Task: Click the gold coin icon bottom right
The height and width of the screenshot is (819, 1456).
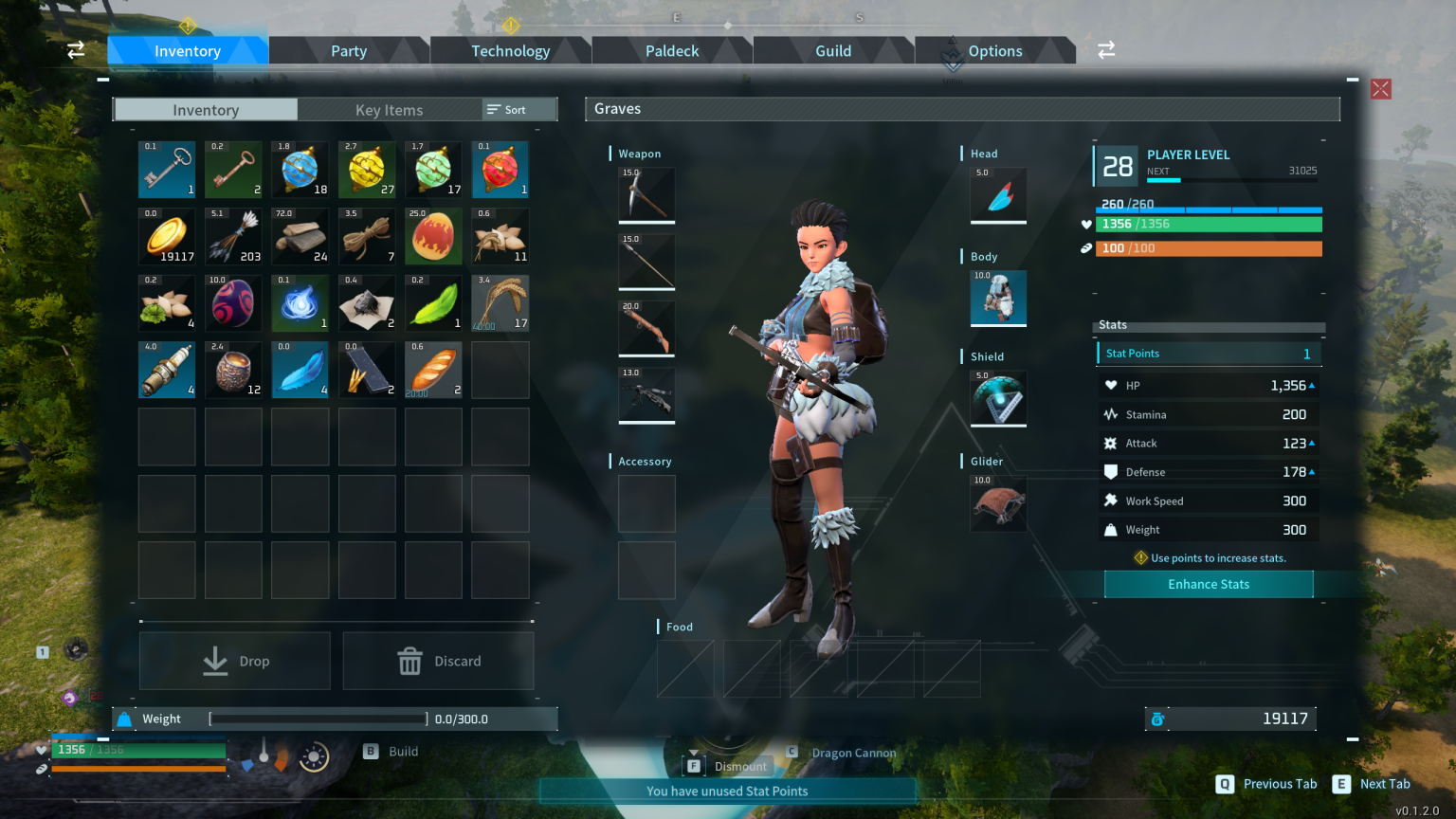Action: (x=1157, y=719)
